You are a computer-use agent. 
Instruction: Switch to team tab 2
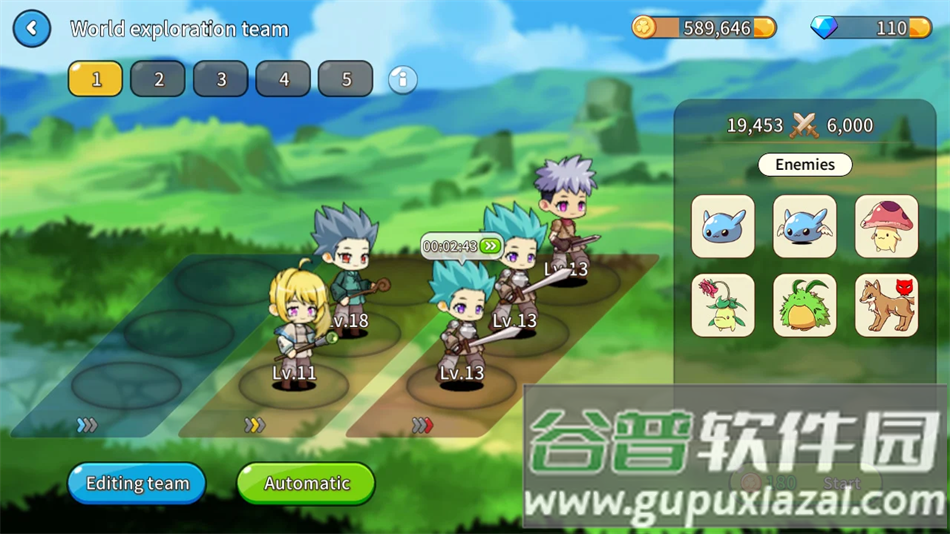pos(158,79)
